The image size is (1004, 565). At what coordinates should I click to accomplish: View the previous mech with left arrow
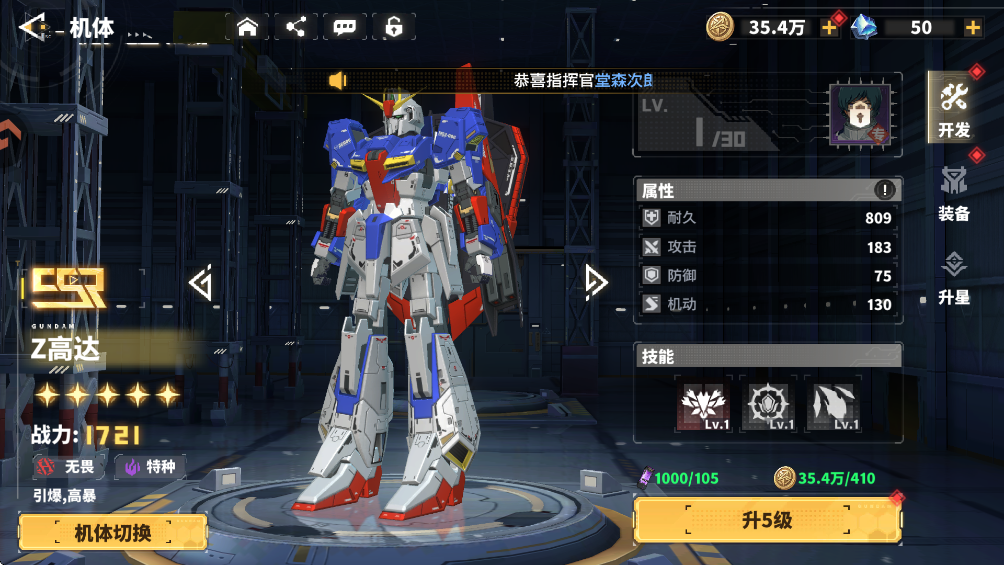coord(201,283)
